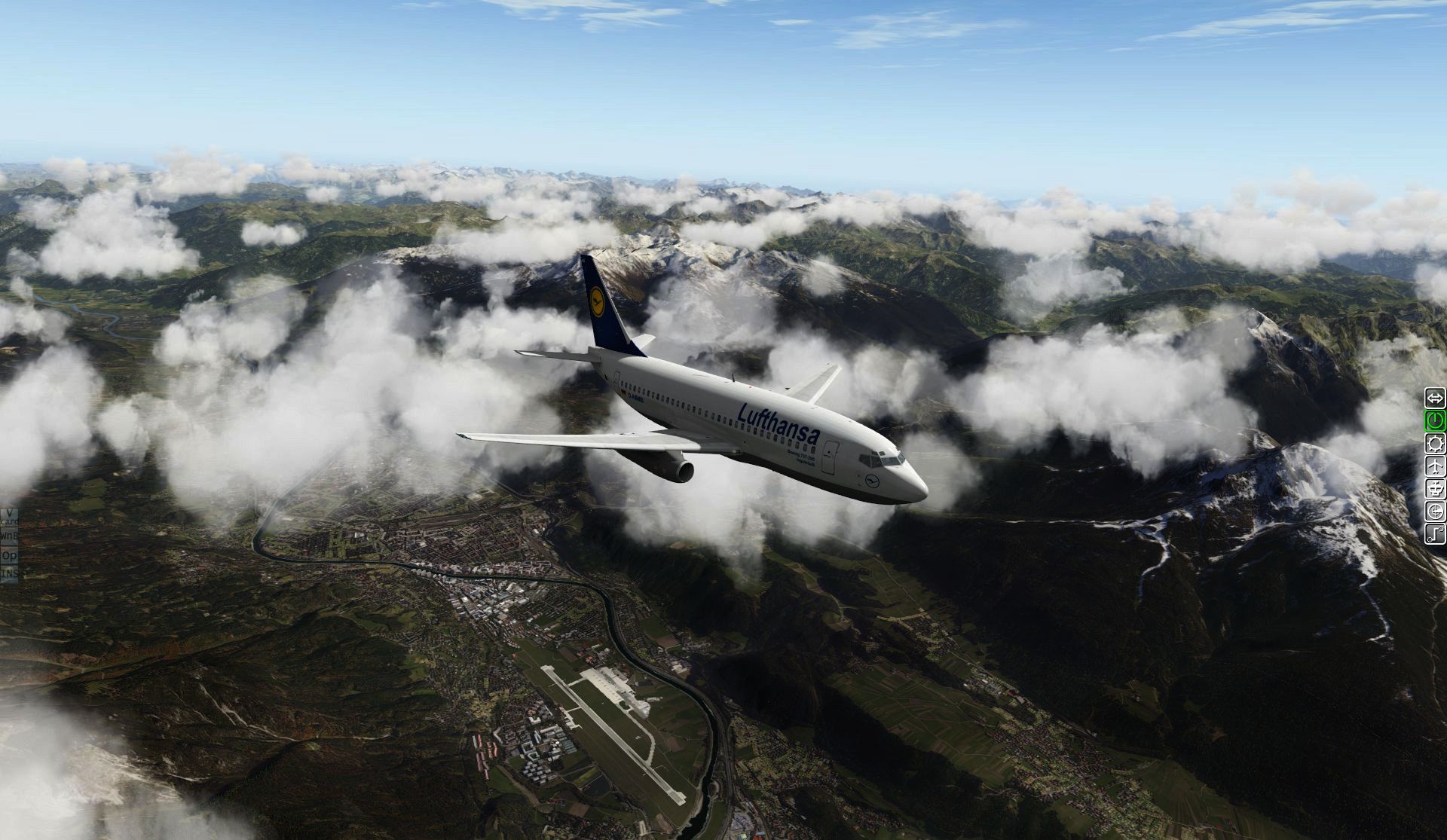Click the double-headed arrow toolbar icon
The image size is (1447, 840).
tap(1435, 397)
